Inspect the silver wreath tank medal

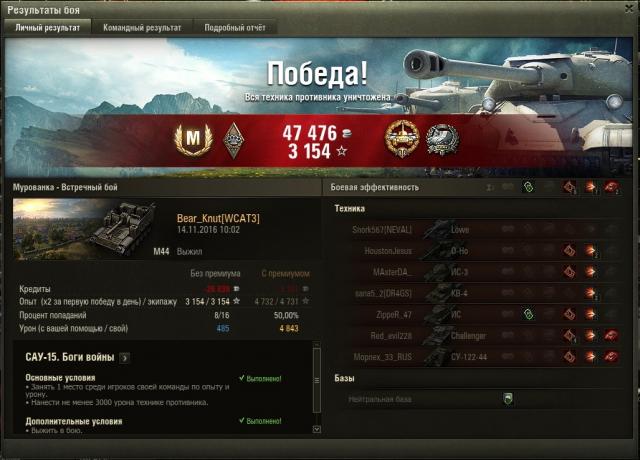pyautogui.click(x=441, y=138)
